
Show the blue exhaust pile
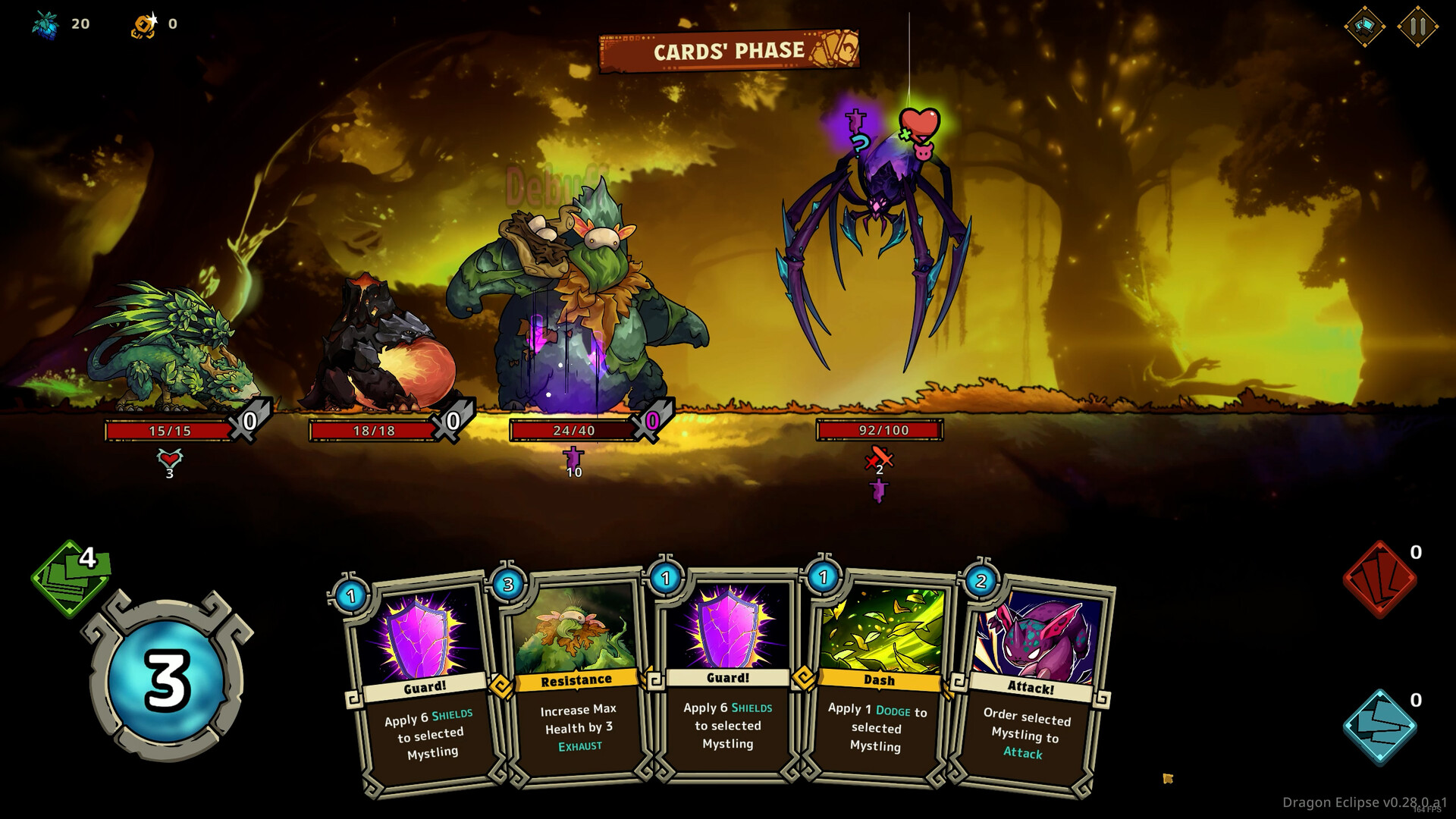tap(1379, 726)
